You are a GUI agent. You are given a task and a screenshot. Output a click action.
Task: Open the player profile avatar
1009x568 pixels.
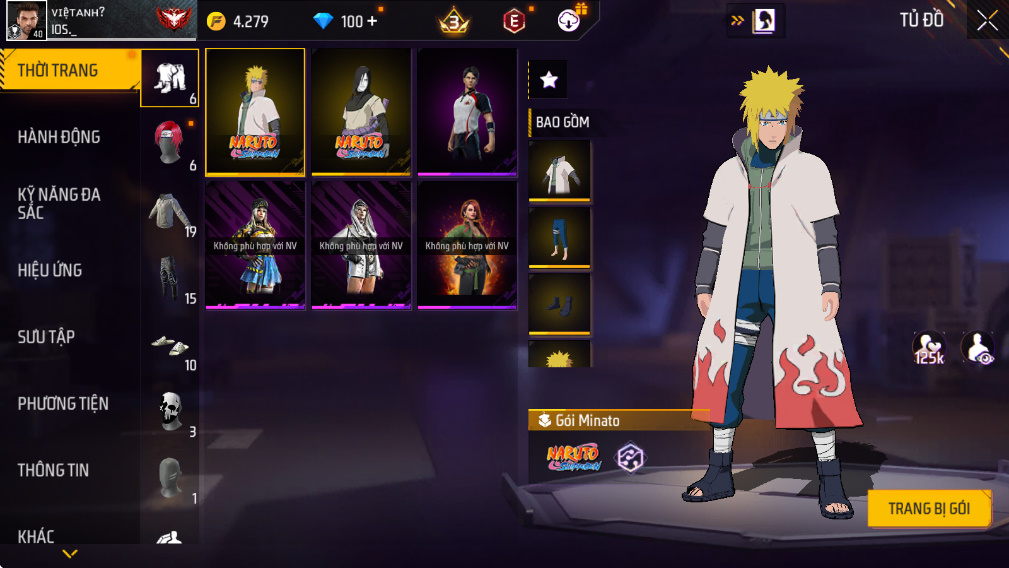pos(24,21)
